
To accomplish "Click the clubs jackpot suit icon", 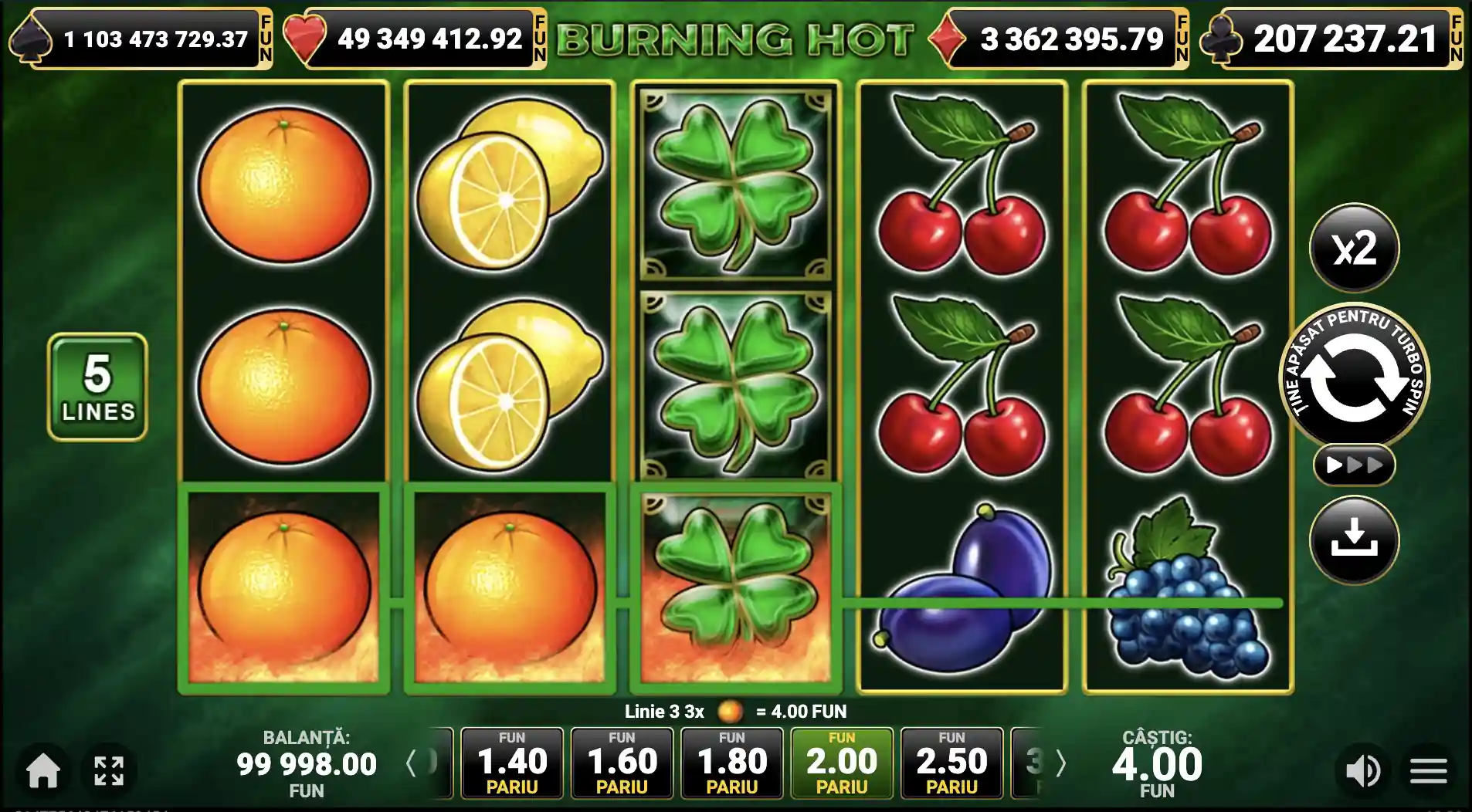I will (1222, 36).
